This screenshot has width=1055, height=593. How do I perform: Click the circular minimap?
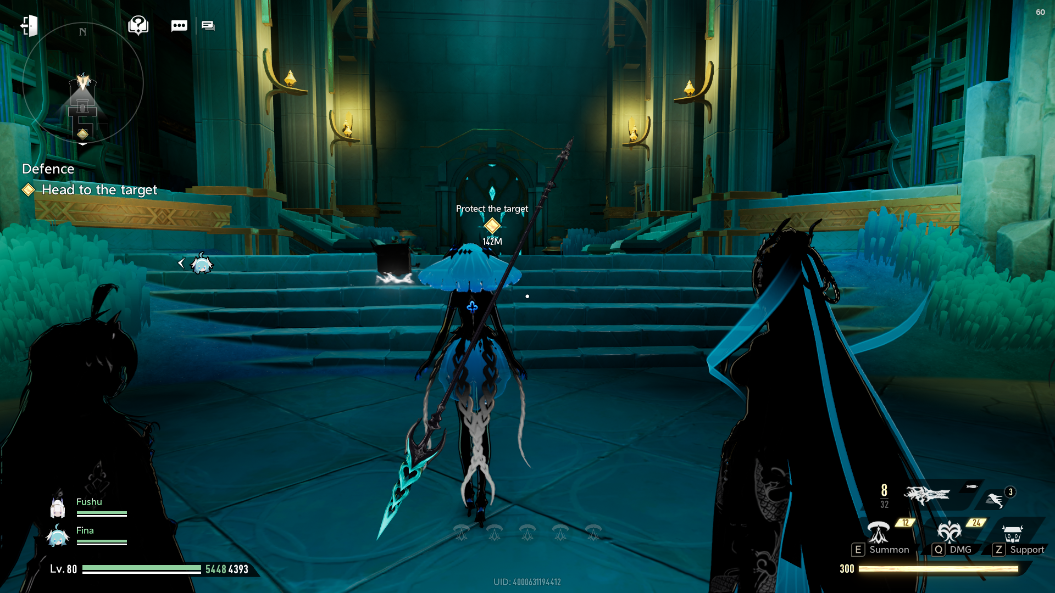pos(82,85)
